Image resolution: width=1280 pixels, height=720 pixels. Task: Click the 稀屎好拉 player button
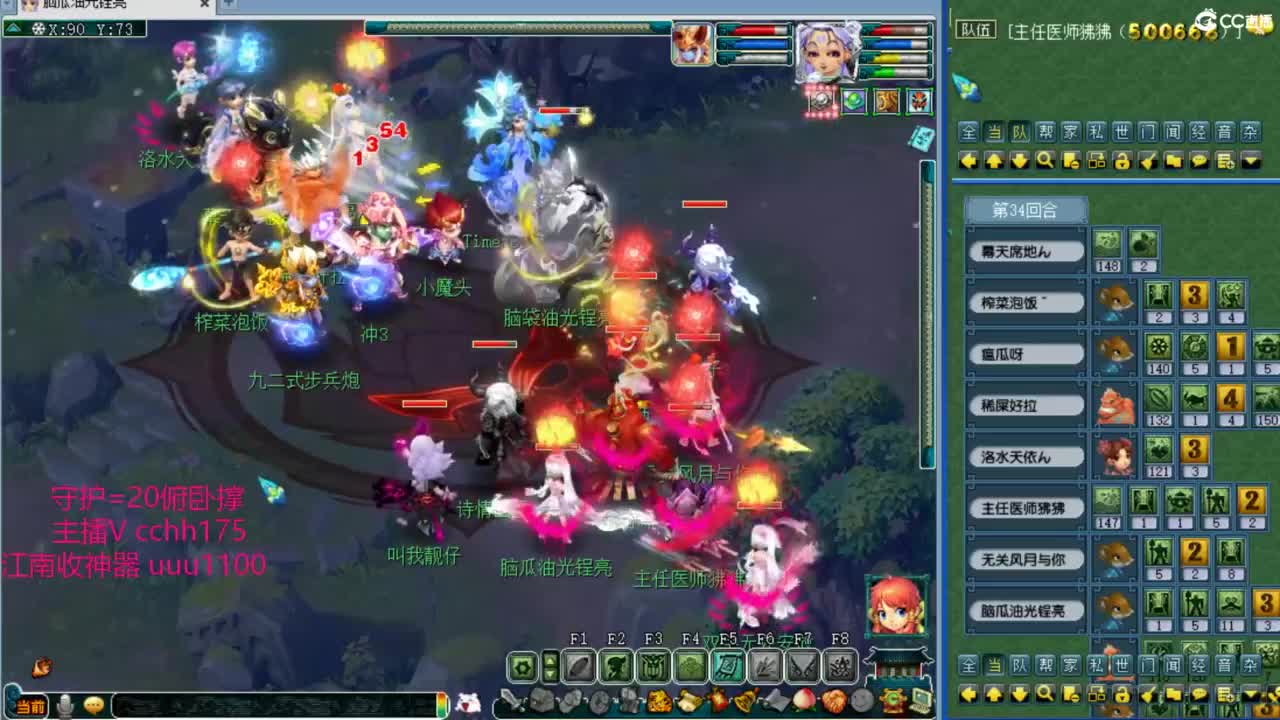point(1025,405)
